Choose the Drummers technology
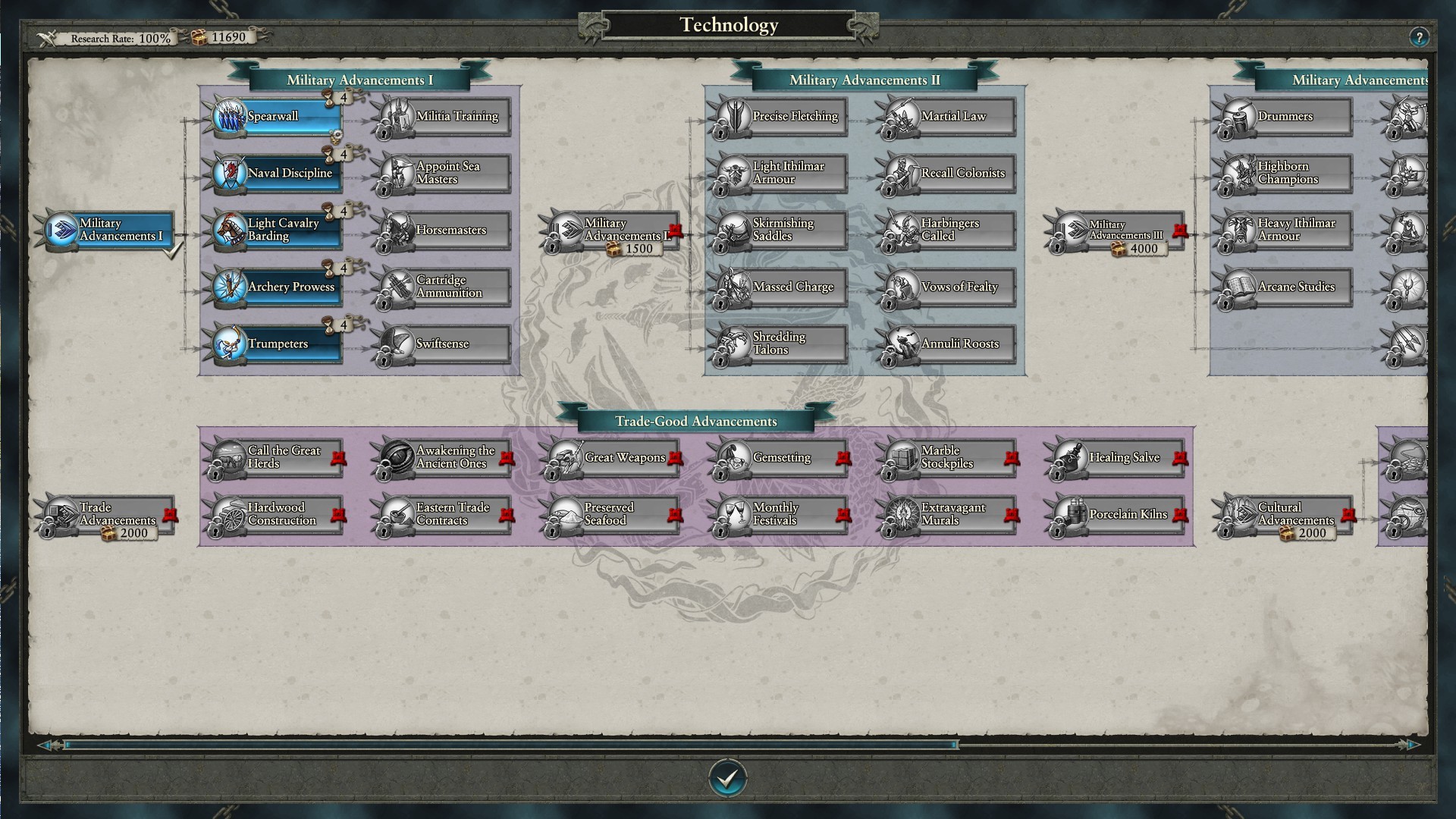The image size is (1456, 819). pyautogui.click(x=1287, y=117)
